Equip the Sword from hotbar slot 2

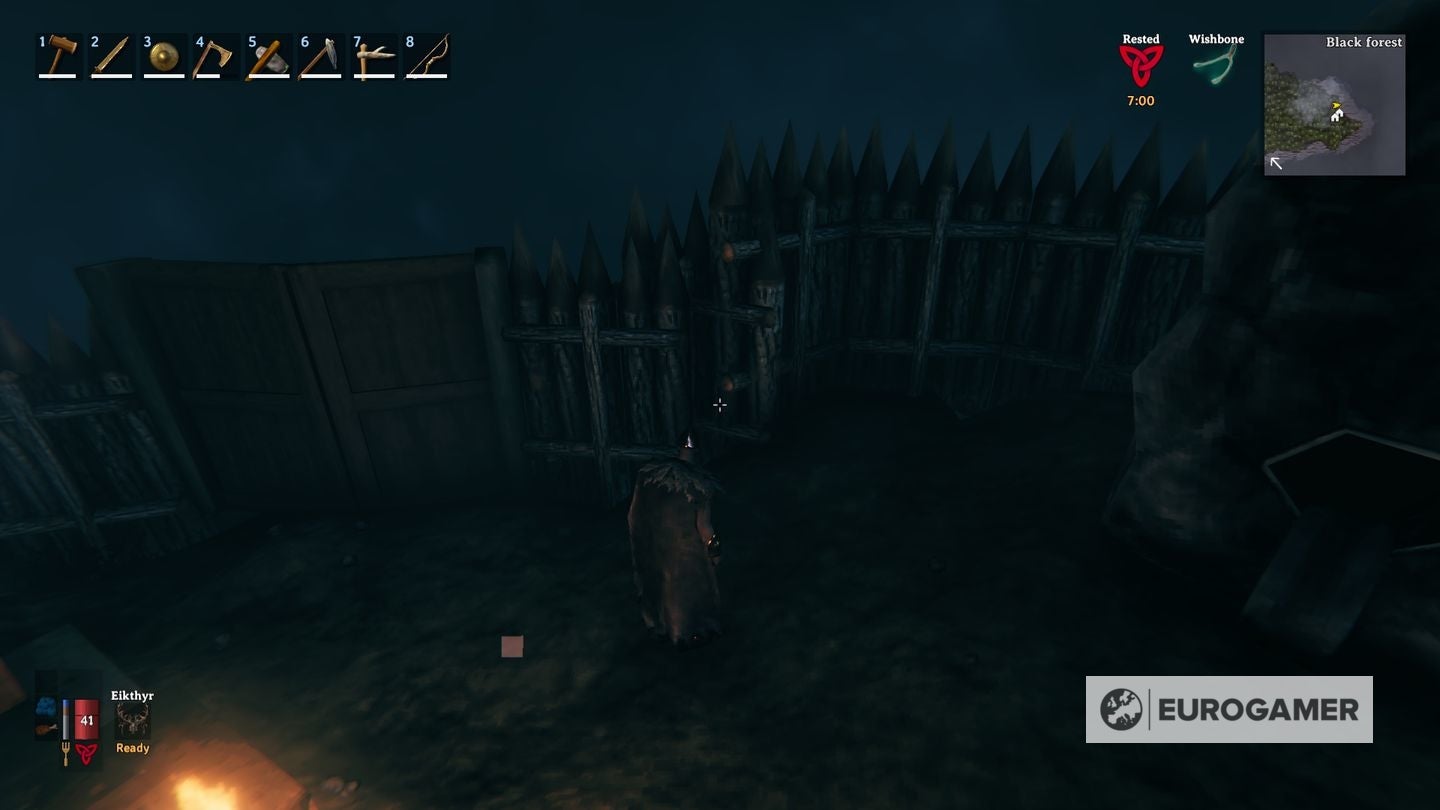tap(110, 55)
